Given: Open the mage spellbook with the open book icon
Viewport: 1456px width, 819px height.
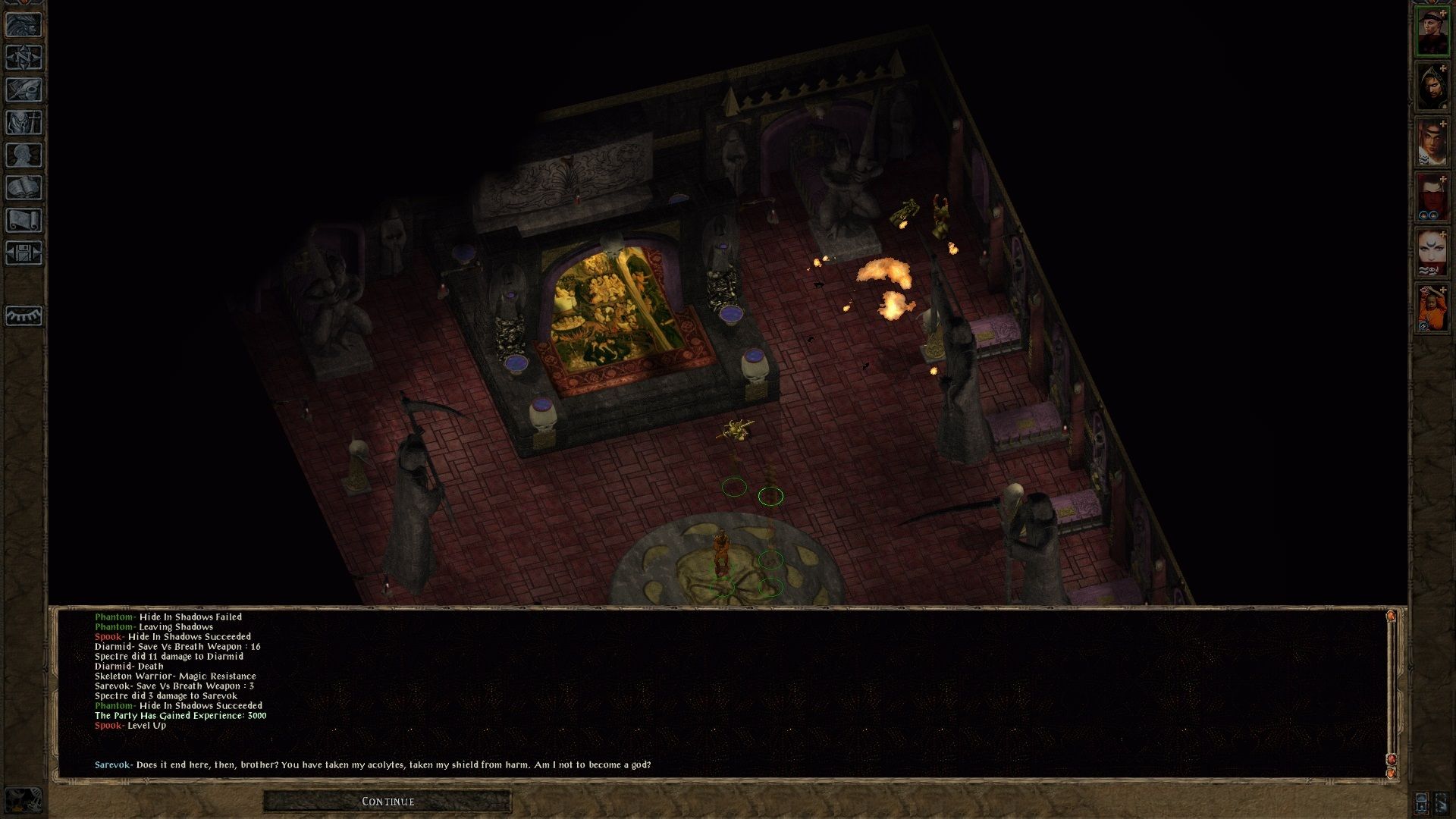Looking at the screenshot, I should point(24,188).
